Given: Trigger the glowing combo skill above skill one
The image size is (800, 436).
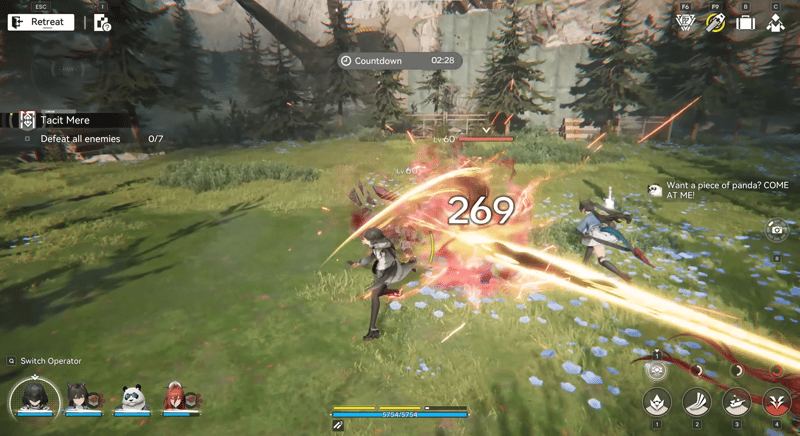Looking at the screenshot, I should 657,370.
